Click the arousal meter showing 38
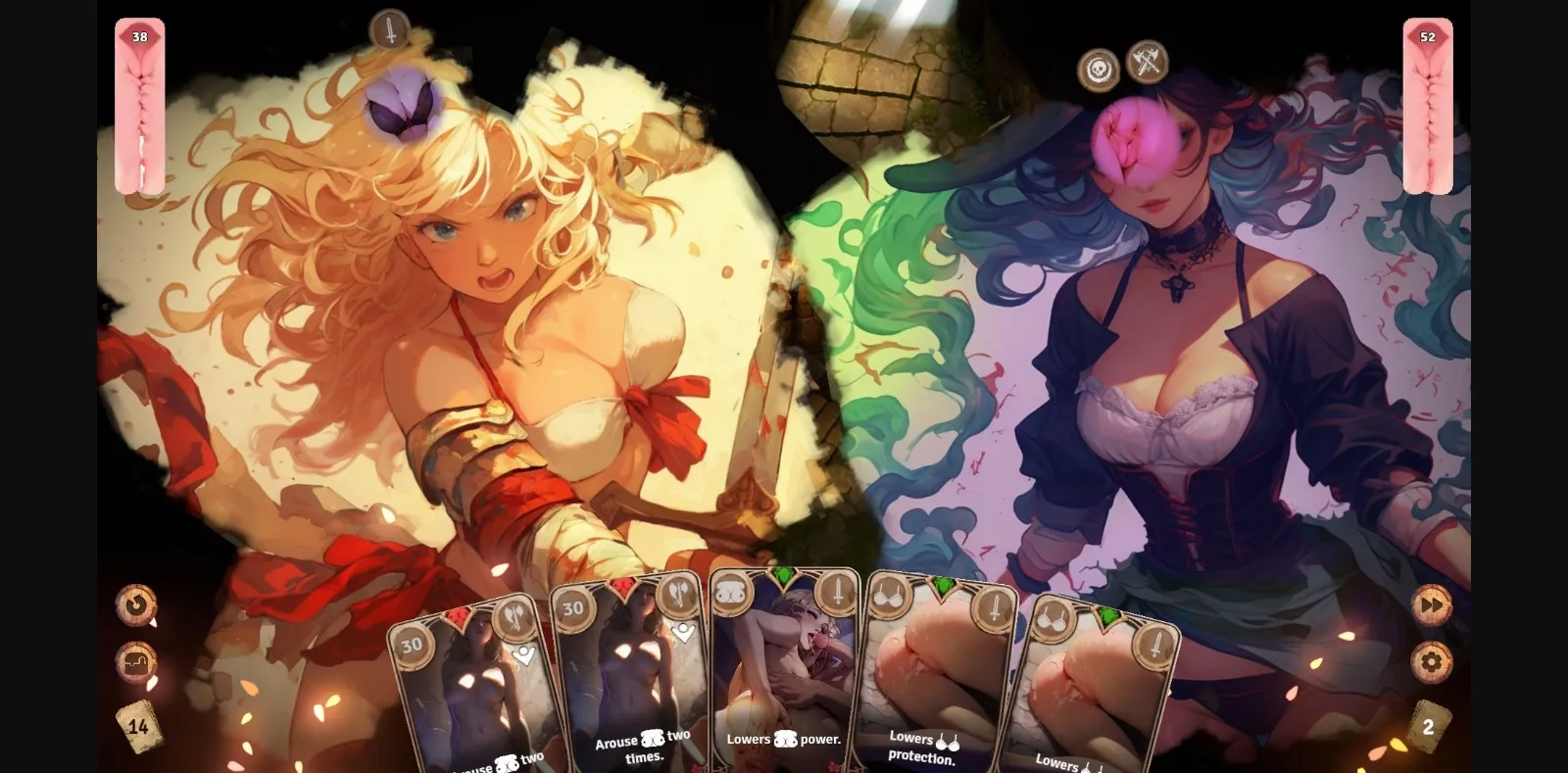The image size is (1568, 773). point(140,108)
